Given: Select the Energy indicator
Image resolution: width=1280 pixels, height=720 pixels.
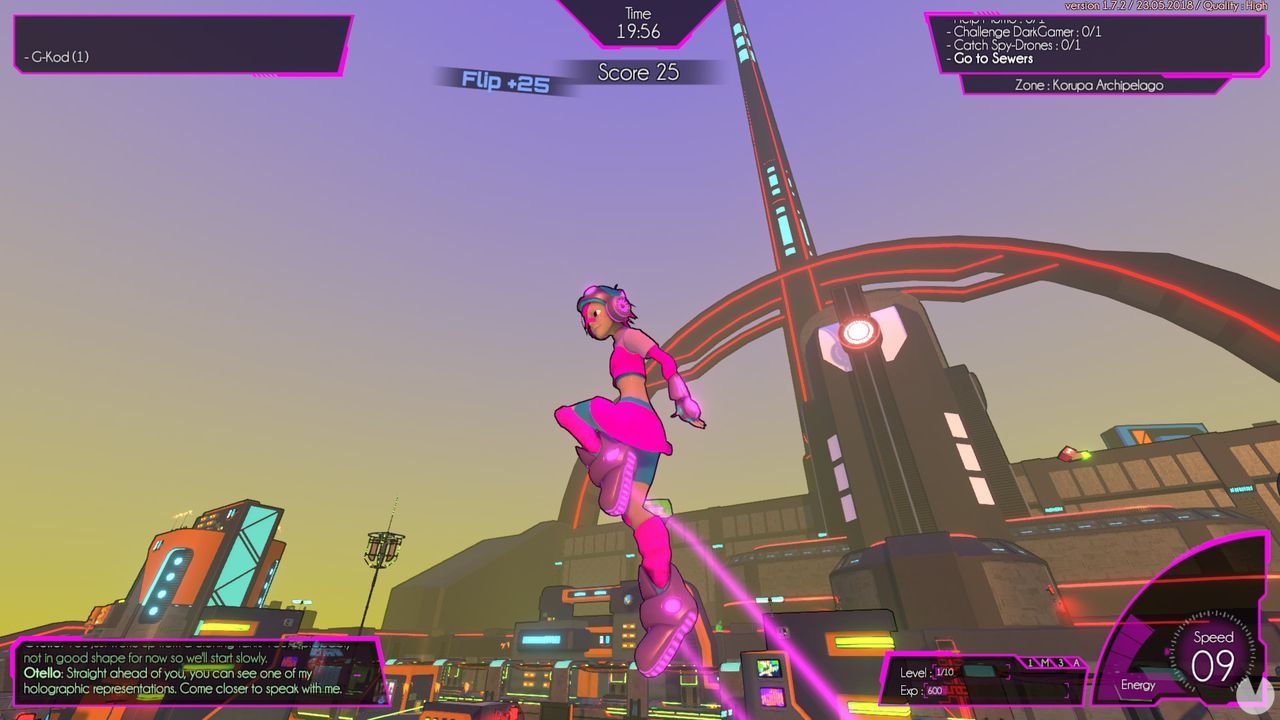Looking at the screenshot, I should coord(1140,686).
